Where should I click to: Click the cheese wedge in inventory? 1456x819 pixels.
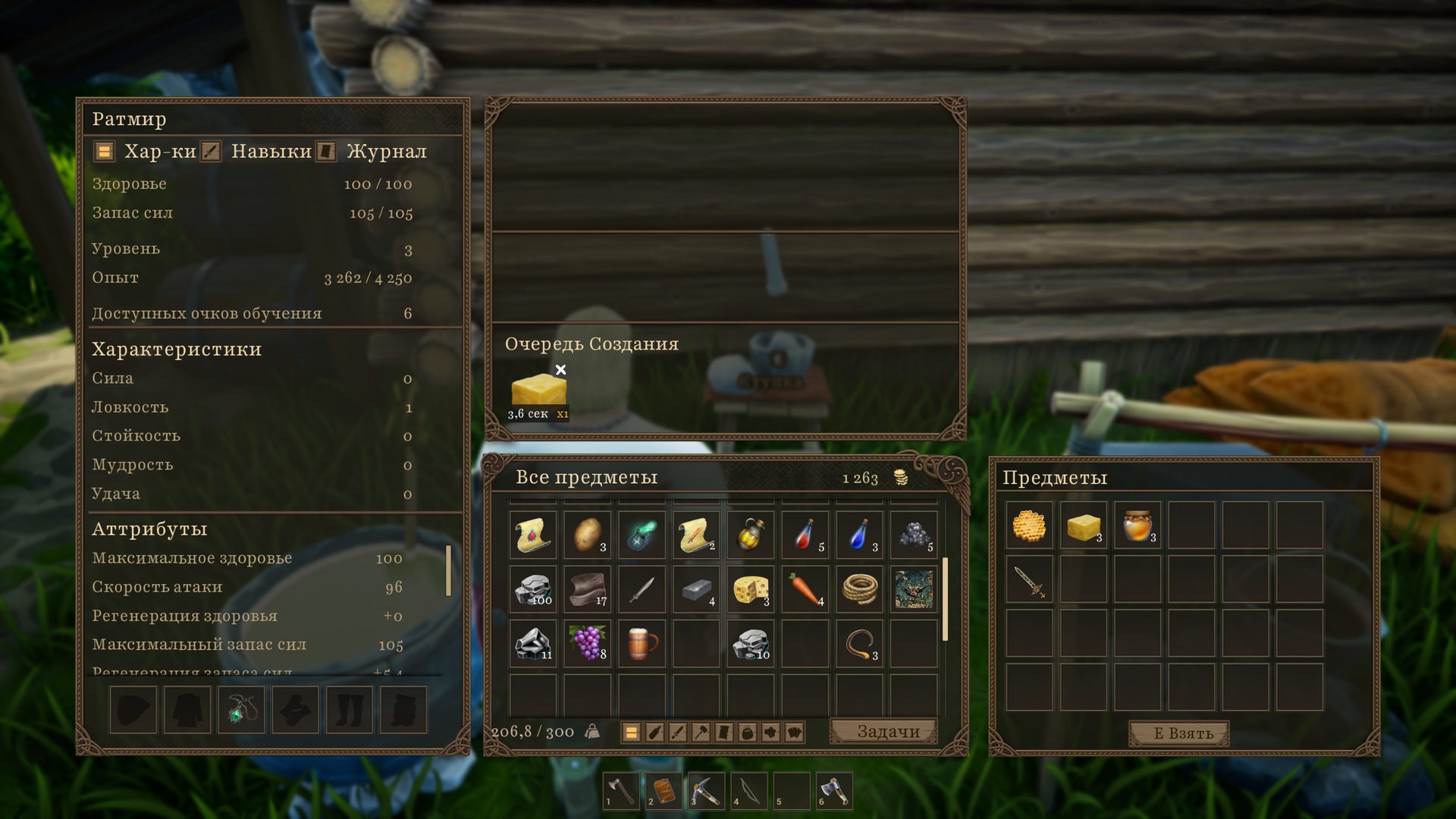(x=750, y=589)
